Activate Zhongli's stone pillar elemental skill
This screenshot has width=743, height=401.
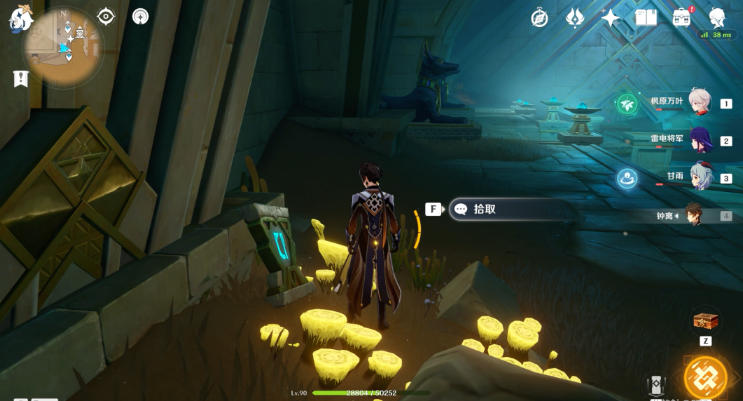click(x=656, y=385)
